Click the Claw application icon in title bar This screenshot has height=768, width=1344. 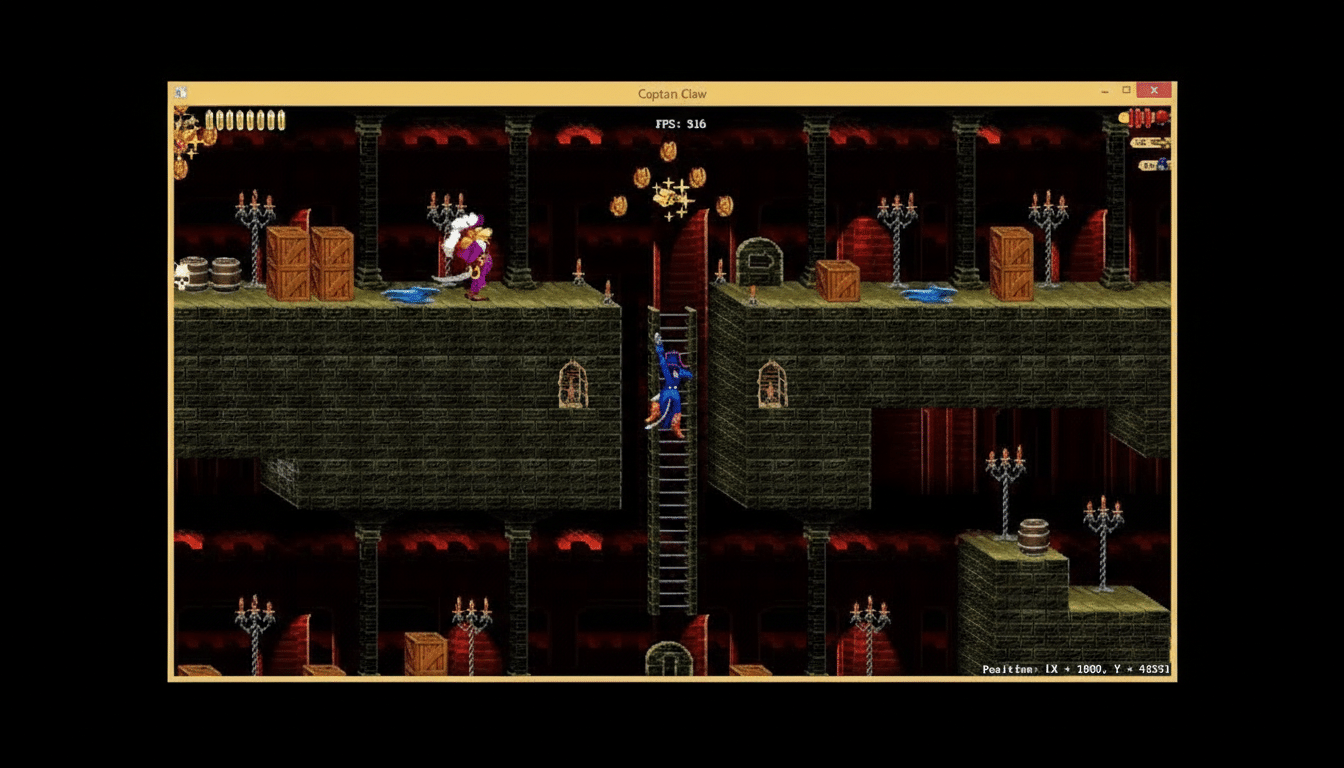click(180, 90)
